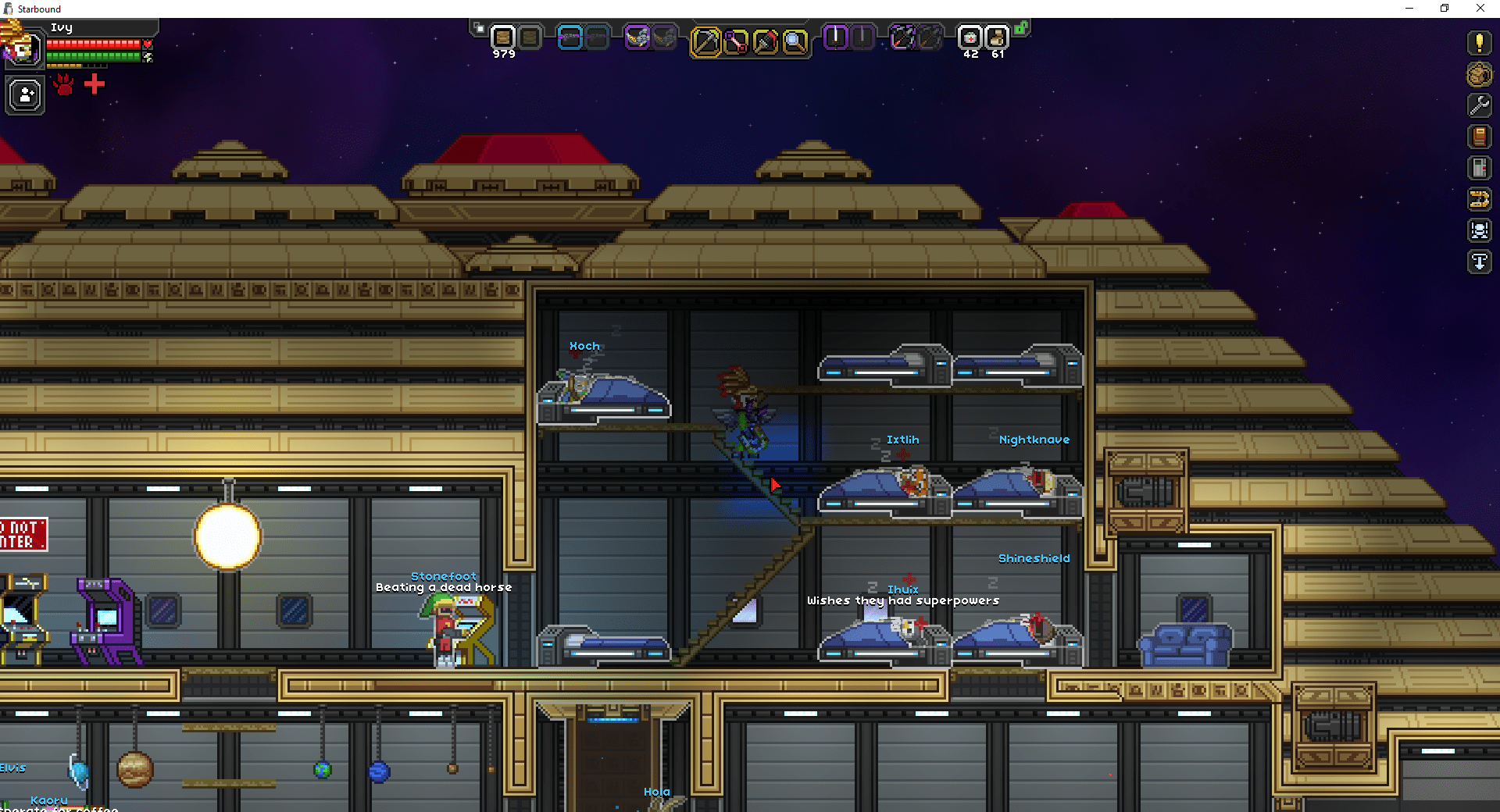Screen dimensions: 1500x812
Task: Select the medkit slot showing 42
Action: tap(969, 39)
